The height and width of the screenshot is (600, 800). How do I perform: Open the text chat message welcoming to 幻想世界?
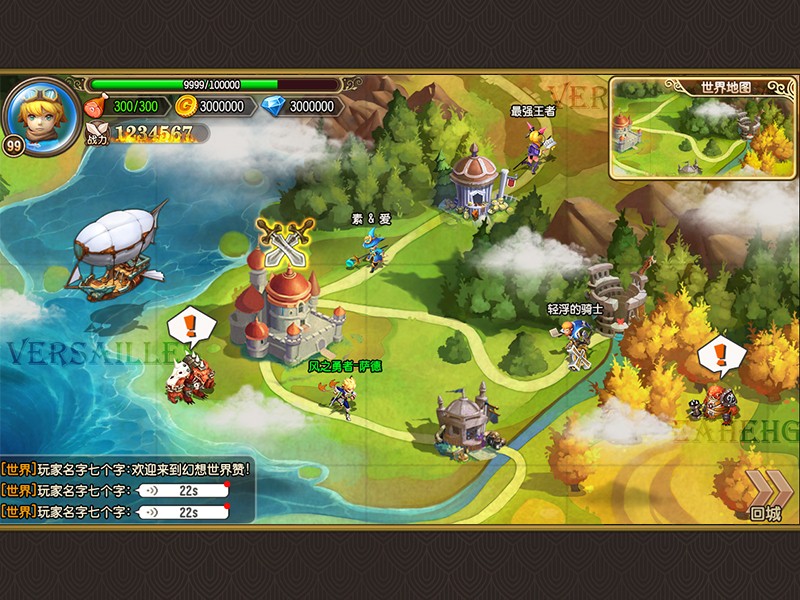point(126,468)
